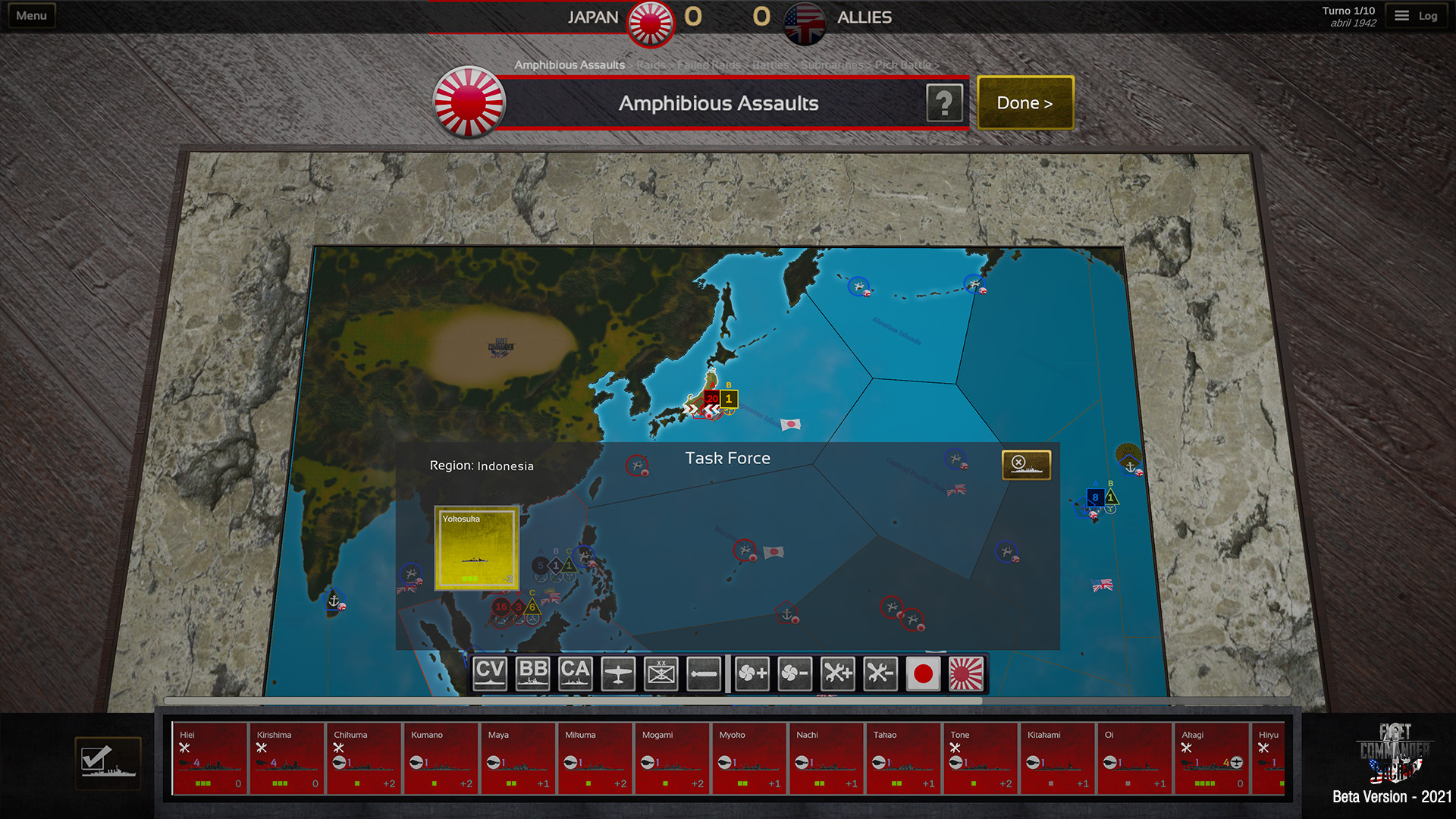Screen dimensions: 1456x819
Task: Expand the Battles step in the breadcrumb
Action: 769,65
